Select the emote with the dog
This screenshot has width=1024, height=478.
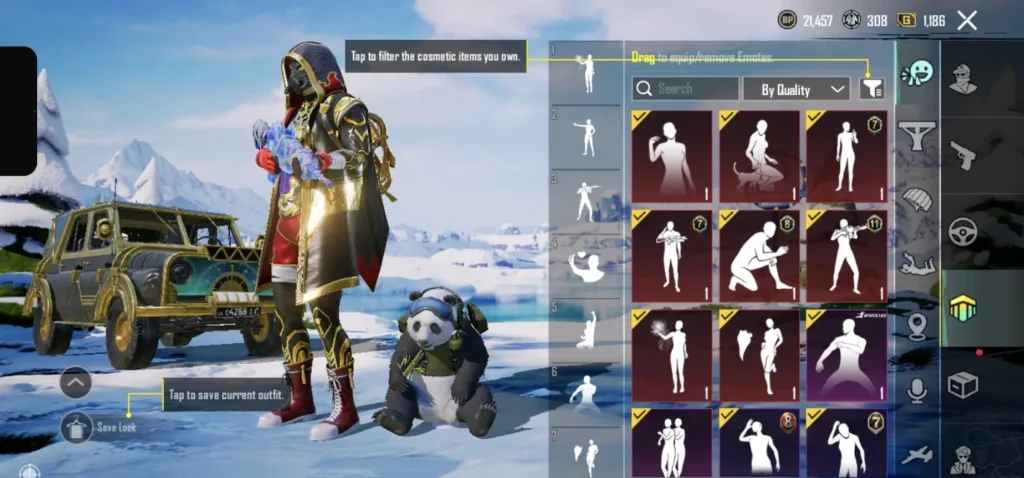pos(759,157)
